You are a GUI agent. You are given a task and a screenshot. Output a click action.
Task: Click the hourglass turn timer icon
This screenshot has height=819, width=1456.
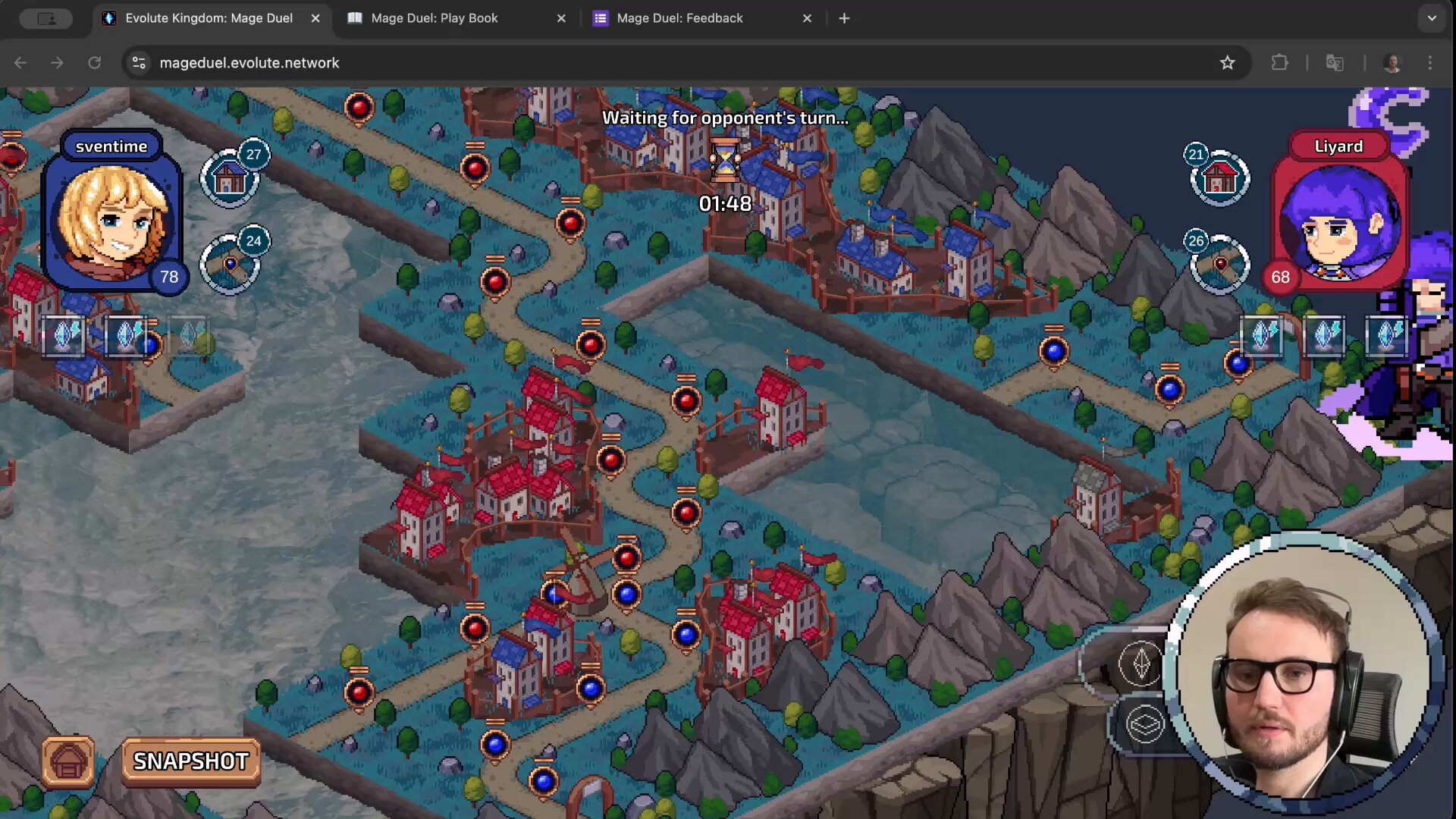(x=724, y=161)
